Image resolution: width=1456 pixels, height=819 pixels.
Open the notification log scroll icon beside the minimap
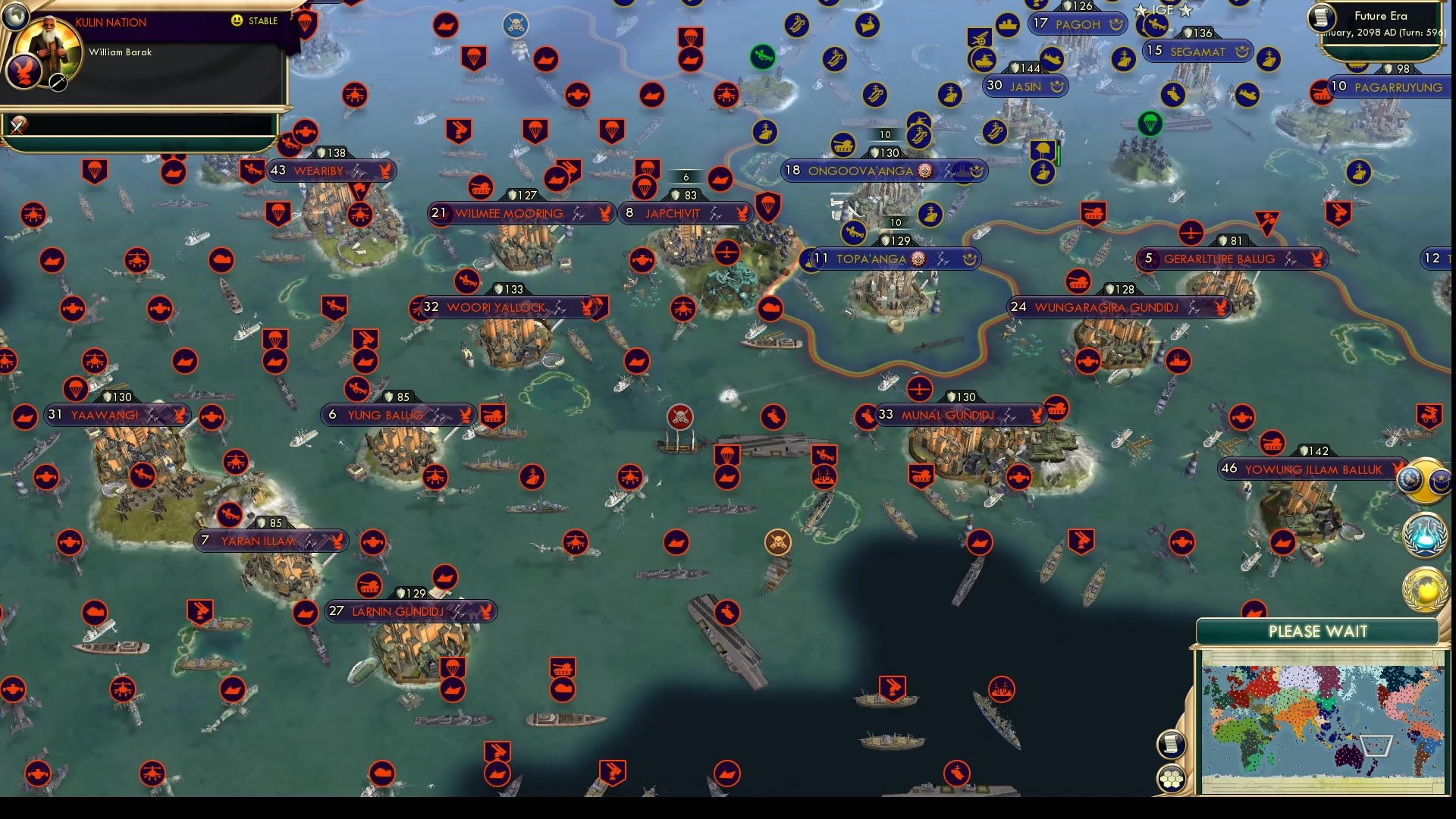pos(1171,744)
